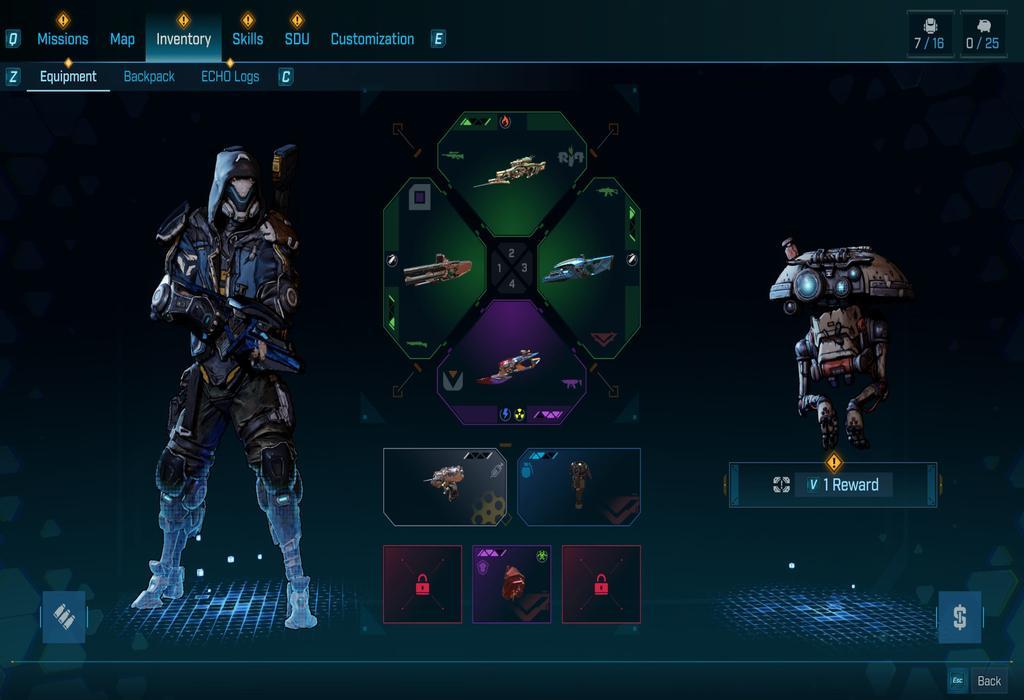Select the Equipment sub-tab
The width and height of the screenshot is (1024, 700).
click(x=68, y=76)
